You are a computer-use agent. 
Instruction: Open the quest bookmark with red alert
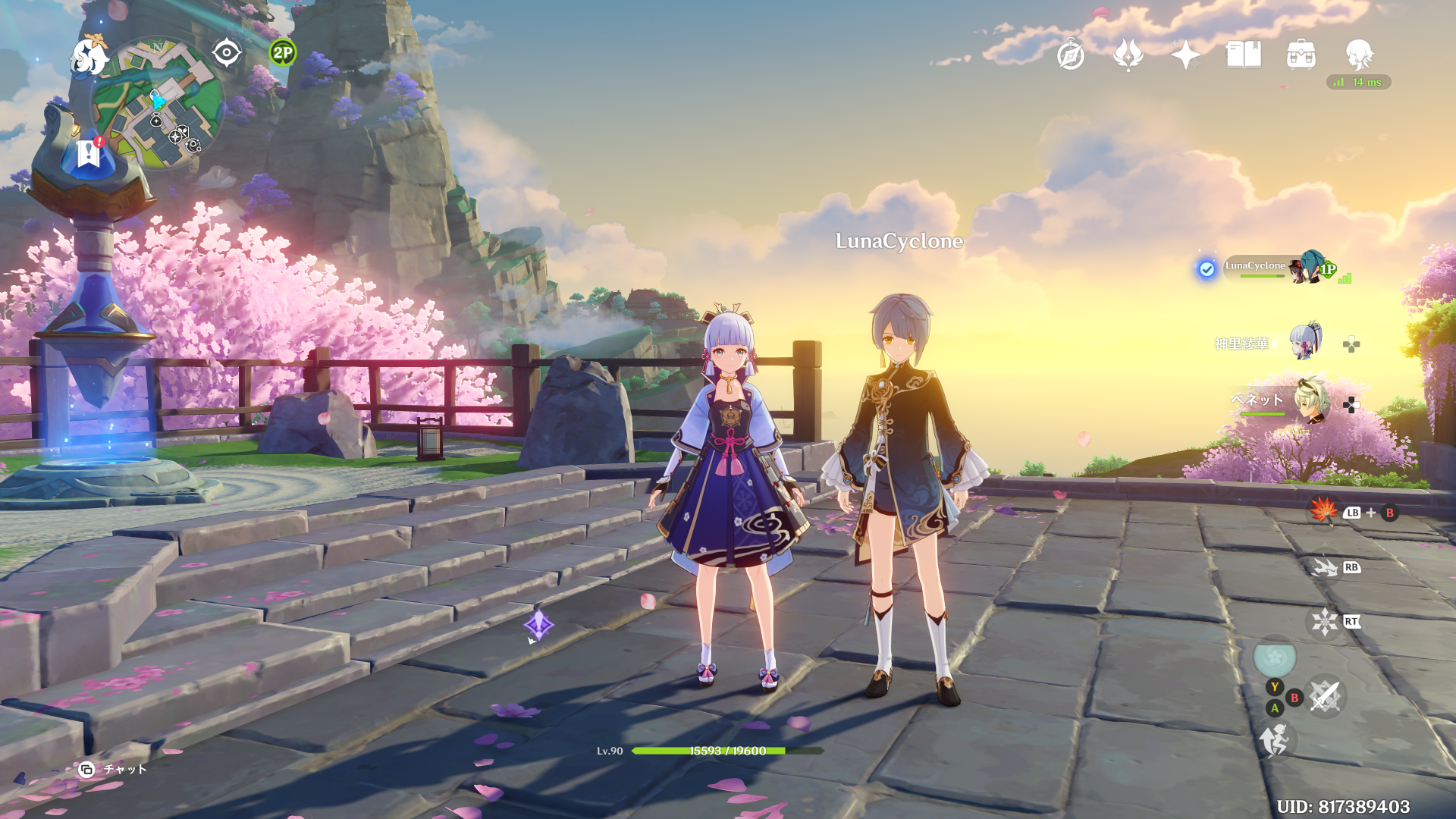tap(89, 153)
